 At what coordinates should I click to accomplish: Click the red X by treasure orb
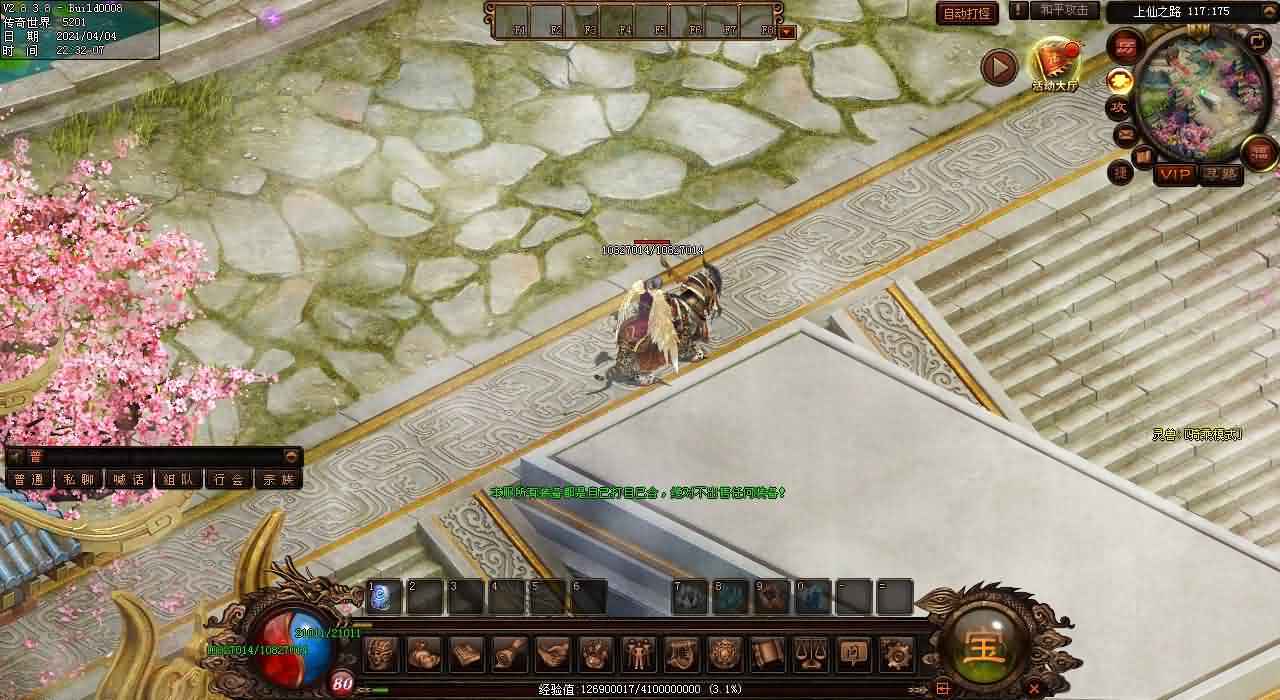1033,688
